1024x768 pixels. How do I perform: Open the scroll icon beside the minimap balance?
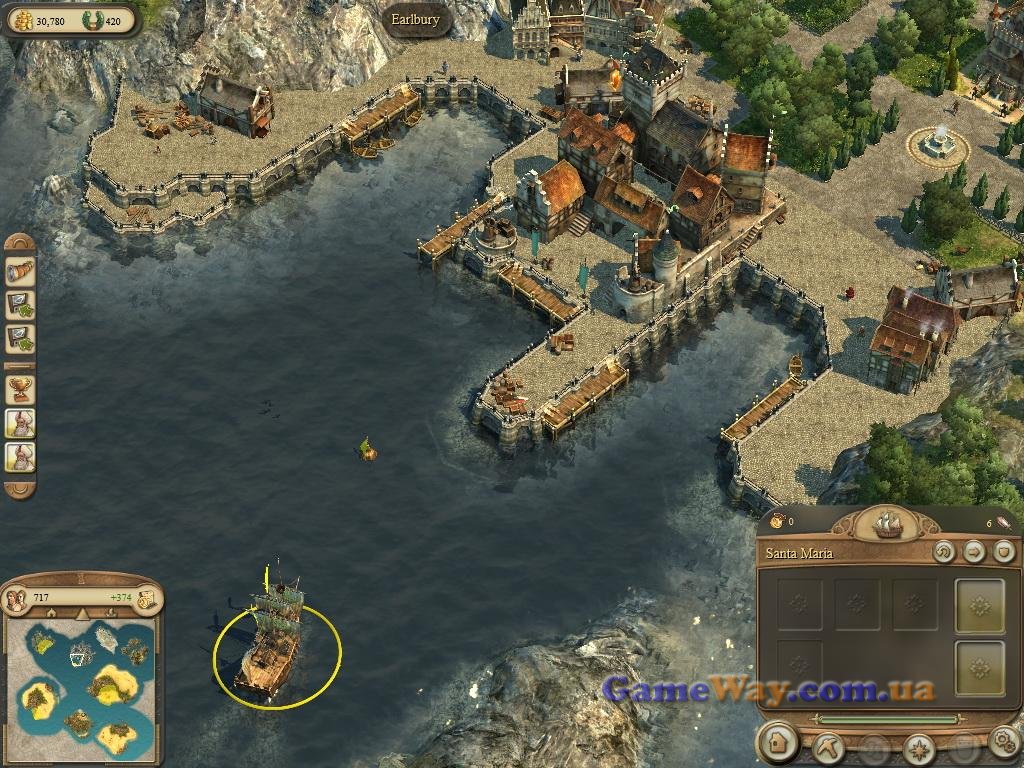coord(147,599)
